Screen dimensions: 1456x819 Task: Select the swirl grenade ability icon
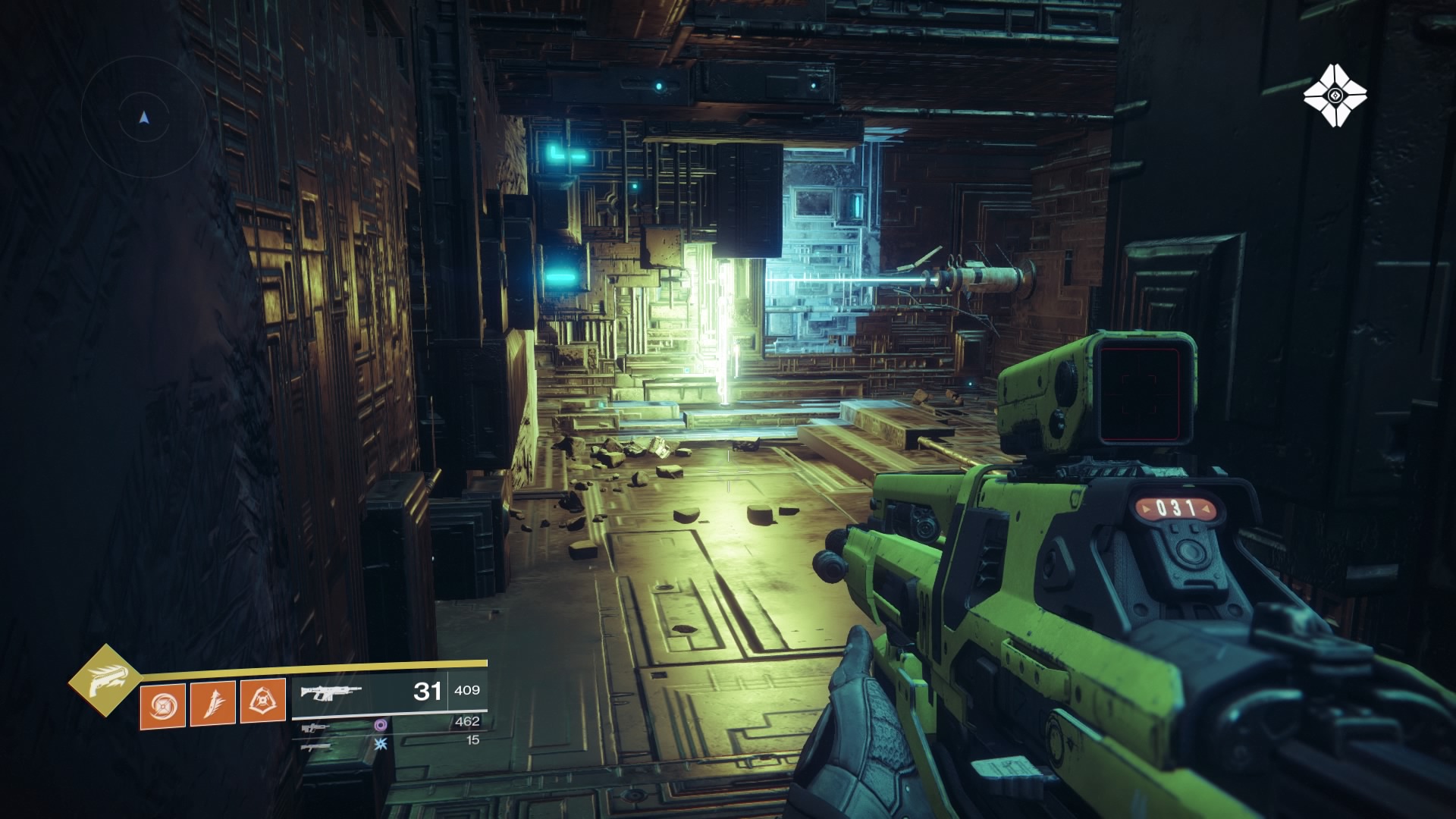[x=162, y=704]
